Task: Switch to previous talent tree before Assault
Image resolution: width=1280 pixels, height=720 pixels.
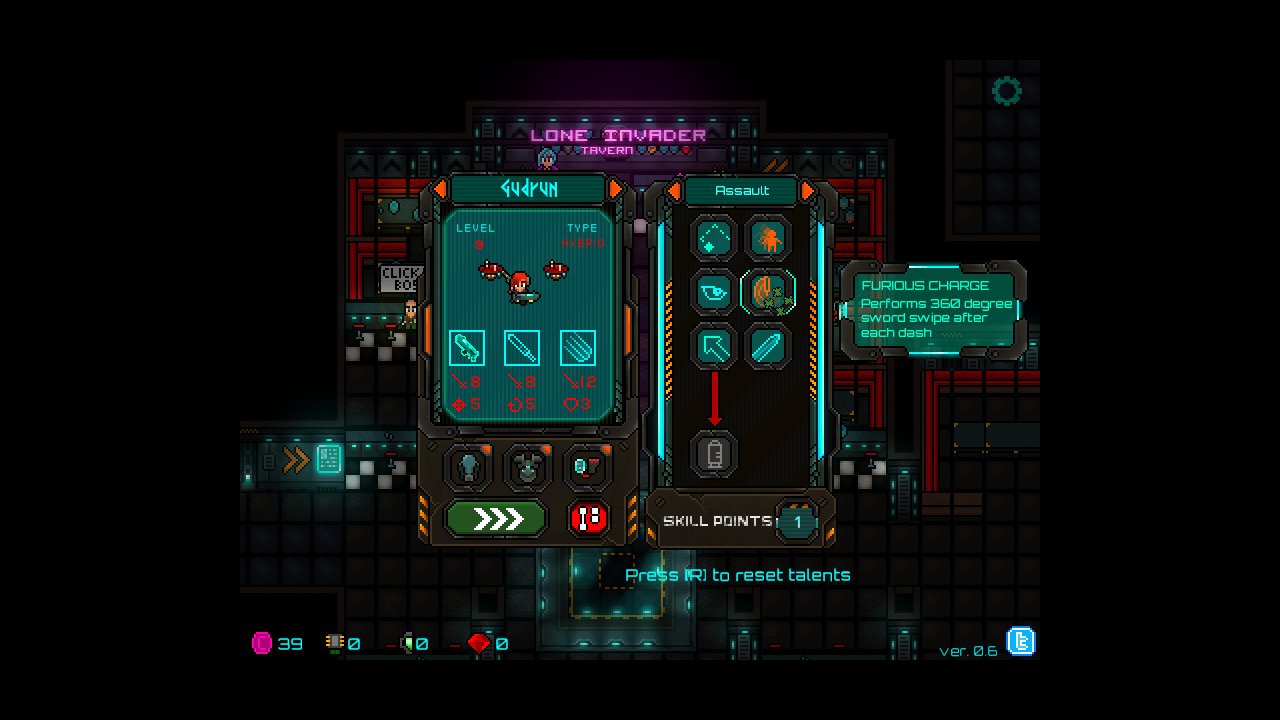Action: tap(674, 190)
